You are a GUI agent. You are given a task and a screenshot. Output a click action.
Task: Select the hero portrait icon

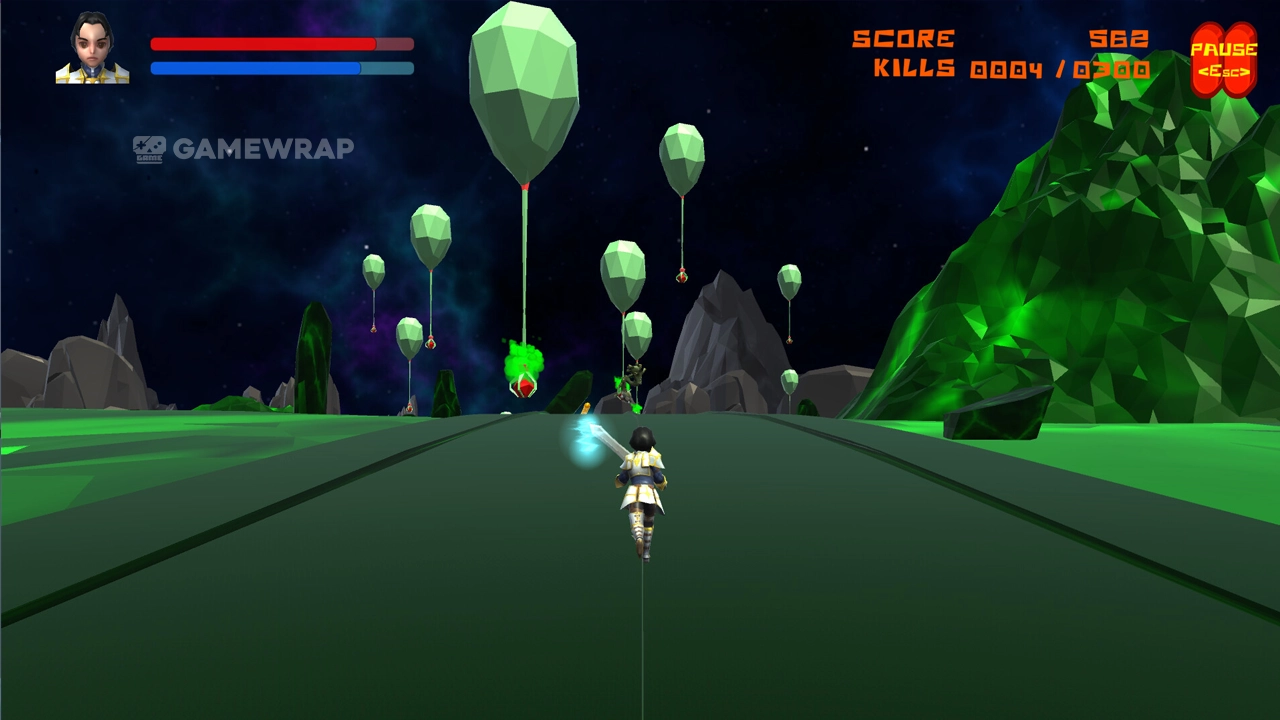(92, 48)
